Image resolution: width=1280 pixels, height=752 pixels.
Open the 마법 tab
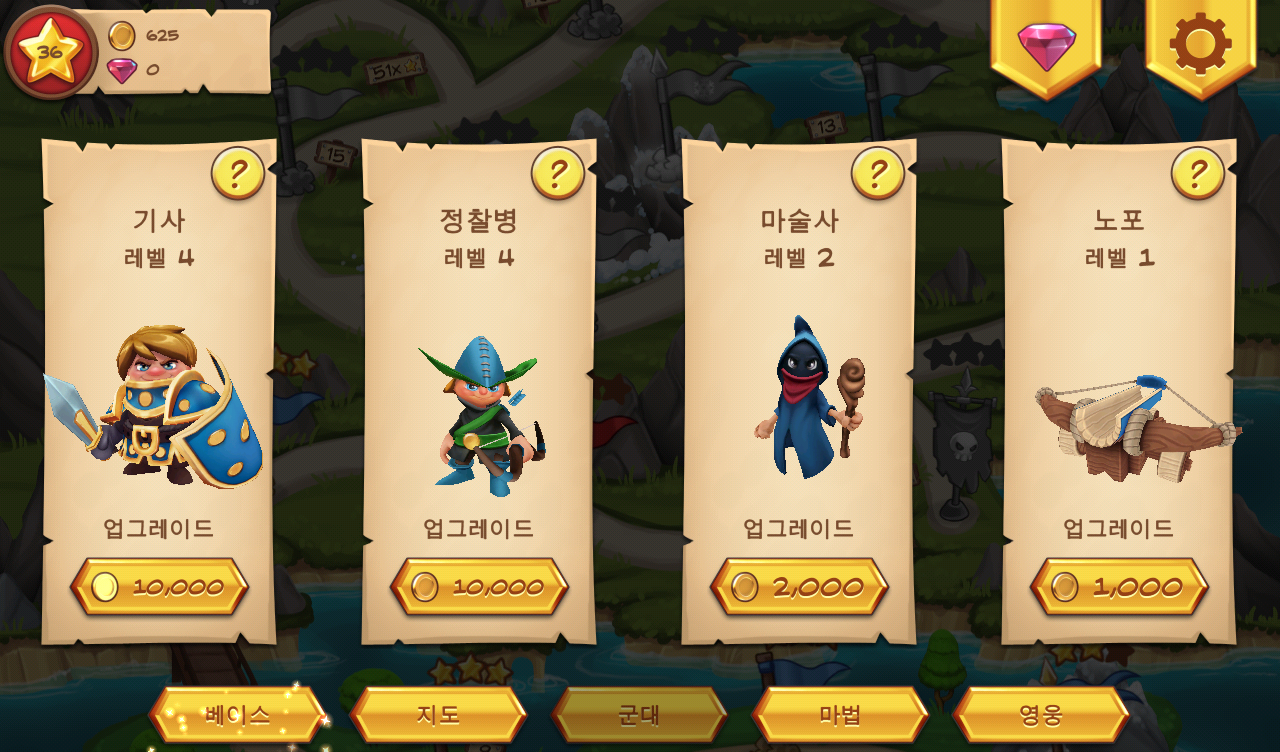[x=841, y=715]
